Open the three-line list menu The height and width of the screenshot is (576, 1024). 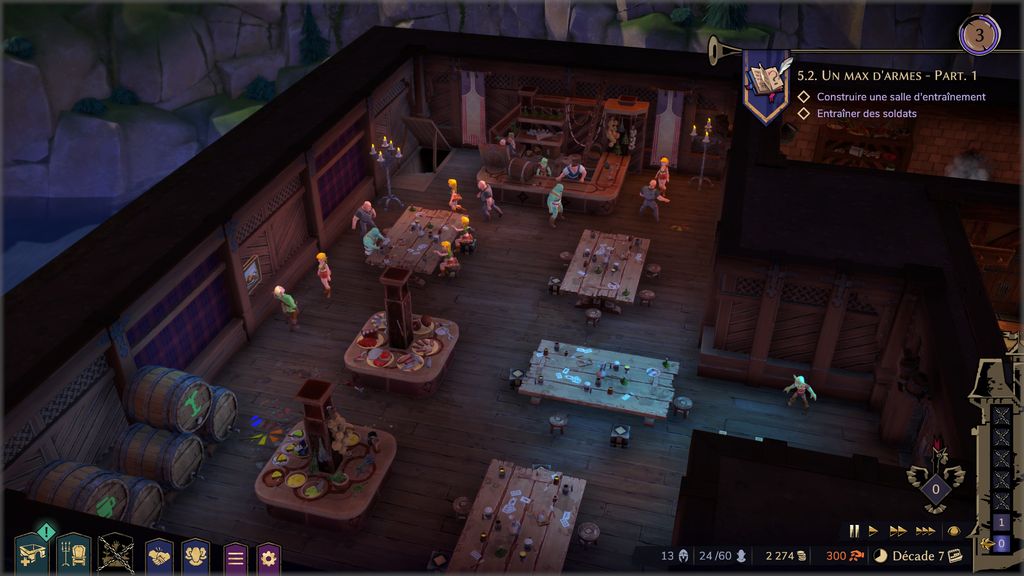tap(235, 556)
